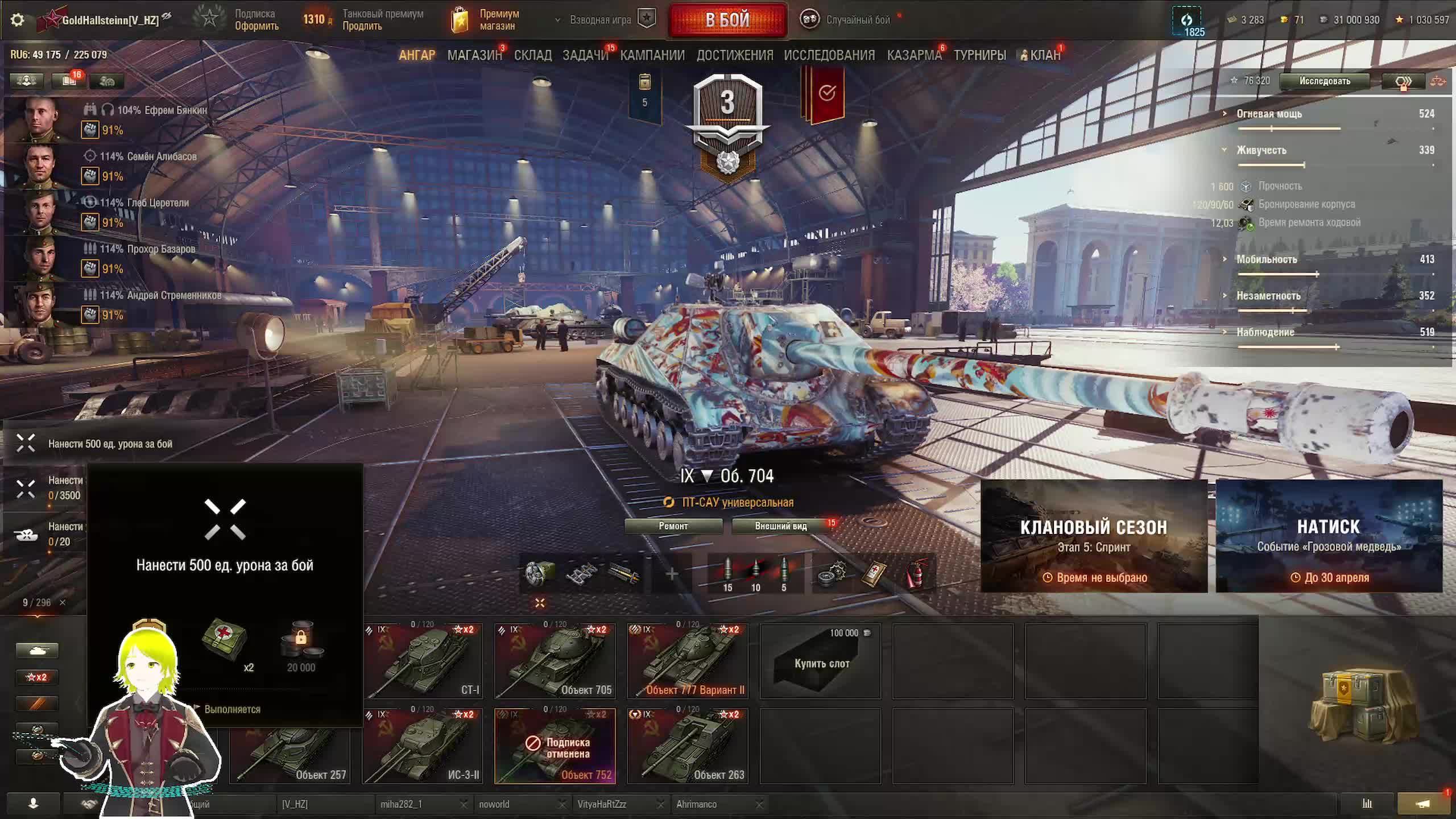Click the Исследовать button
This screenshot has width=1456, height=819.
point(1324,81)
